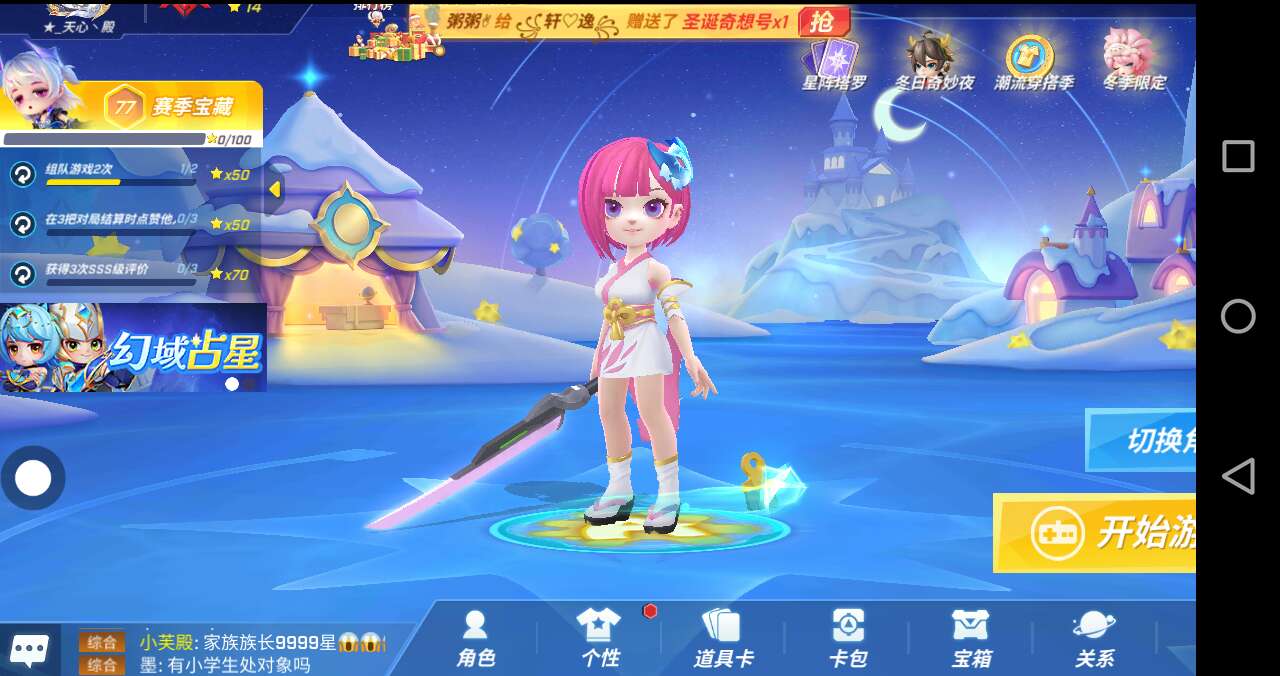
Task: Open the 冬季限定 winter limited event
Action: tap(1133, 63)
